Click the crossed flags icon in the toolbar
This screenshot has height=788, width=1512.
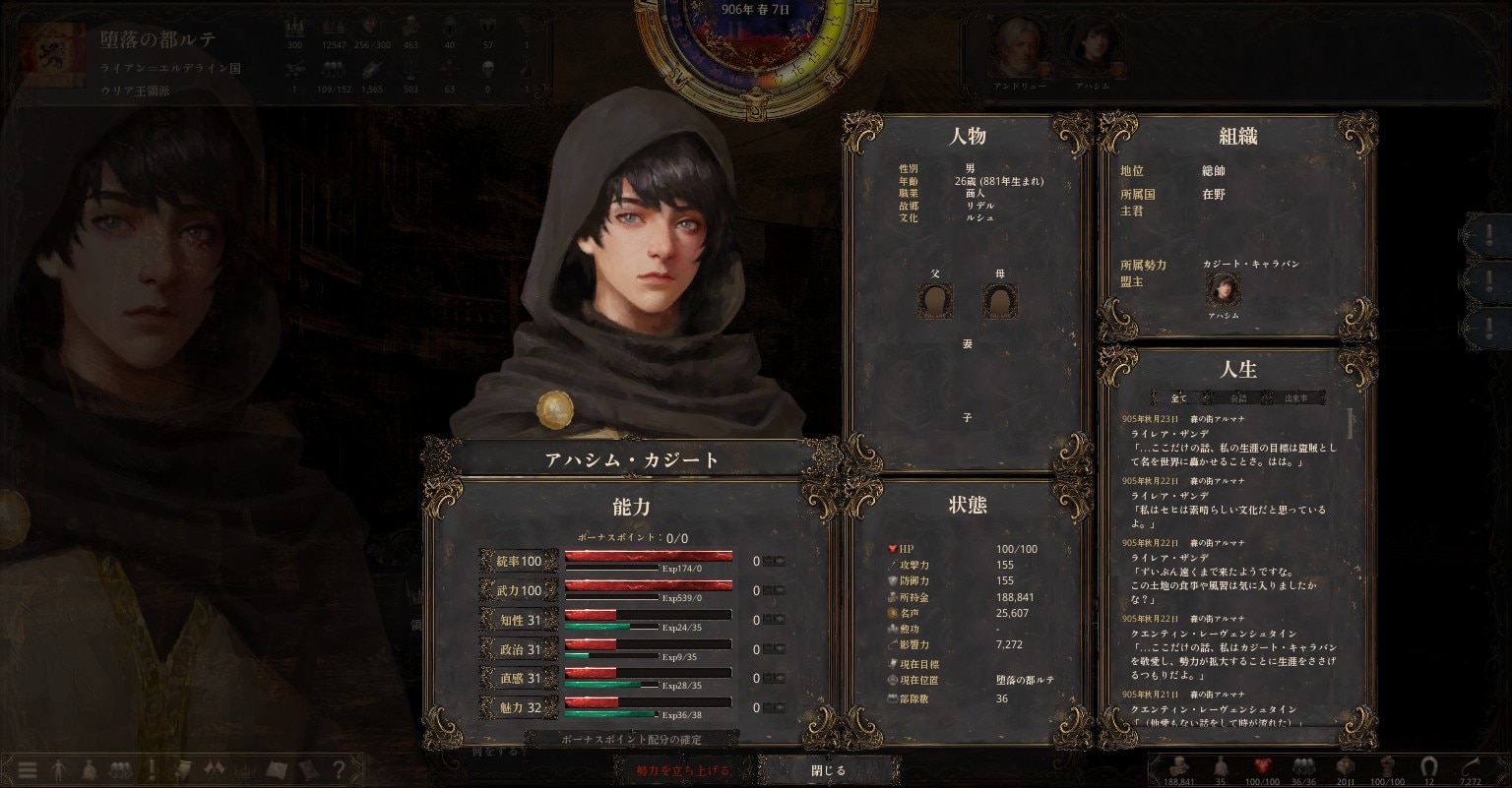214,770
